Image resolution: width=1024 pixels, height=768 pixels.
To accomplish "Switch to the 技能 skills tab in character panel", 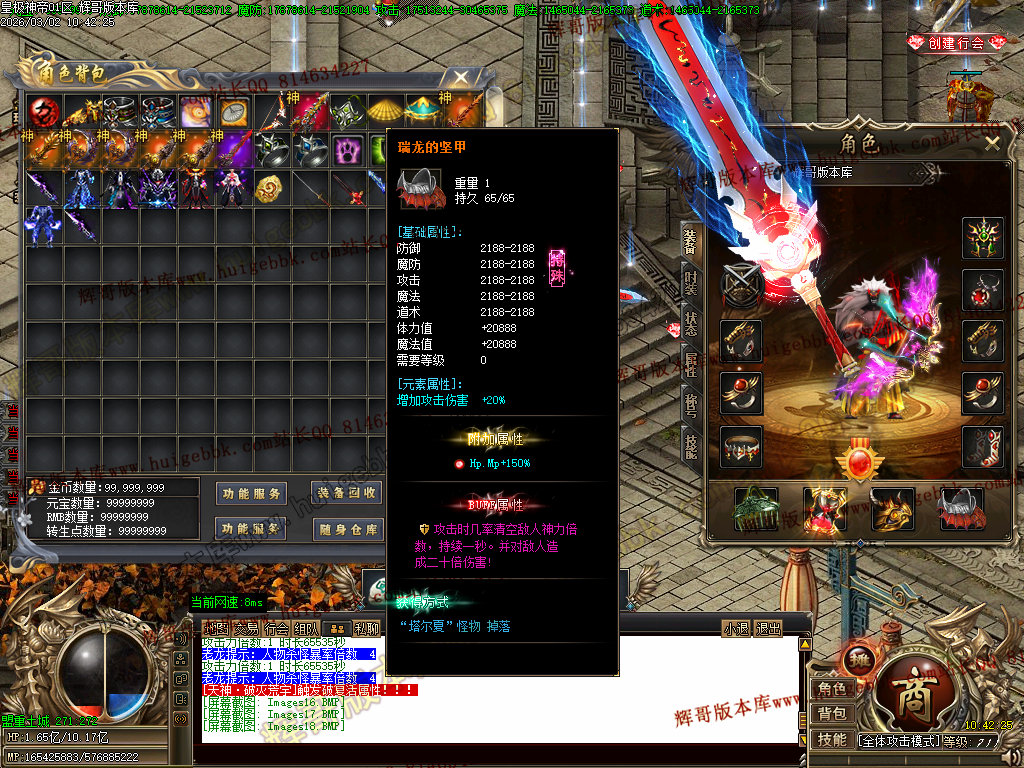I will pyautogui.click(x=691, y=447).
